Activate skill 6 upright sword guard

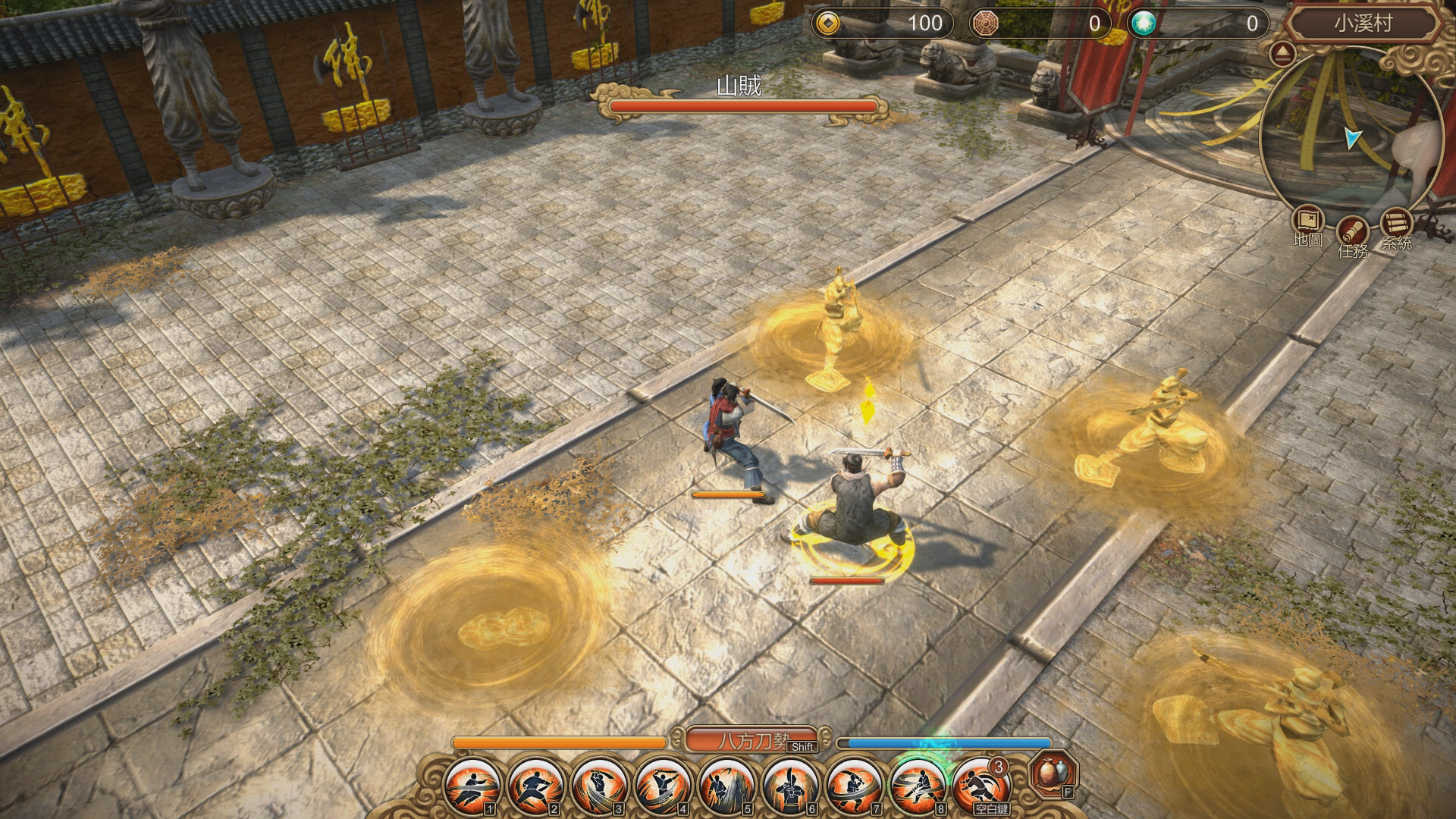[x=790, y=786]
